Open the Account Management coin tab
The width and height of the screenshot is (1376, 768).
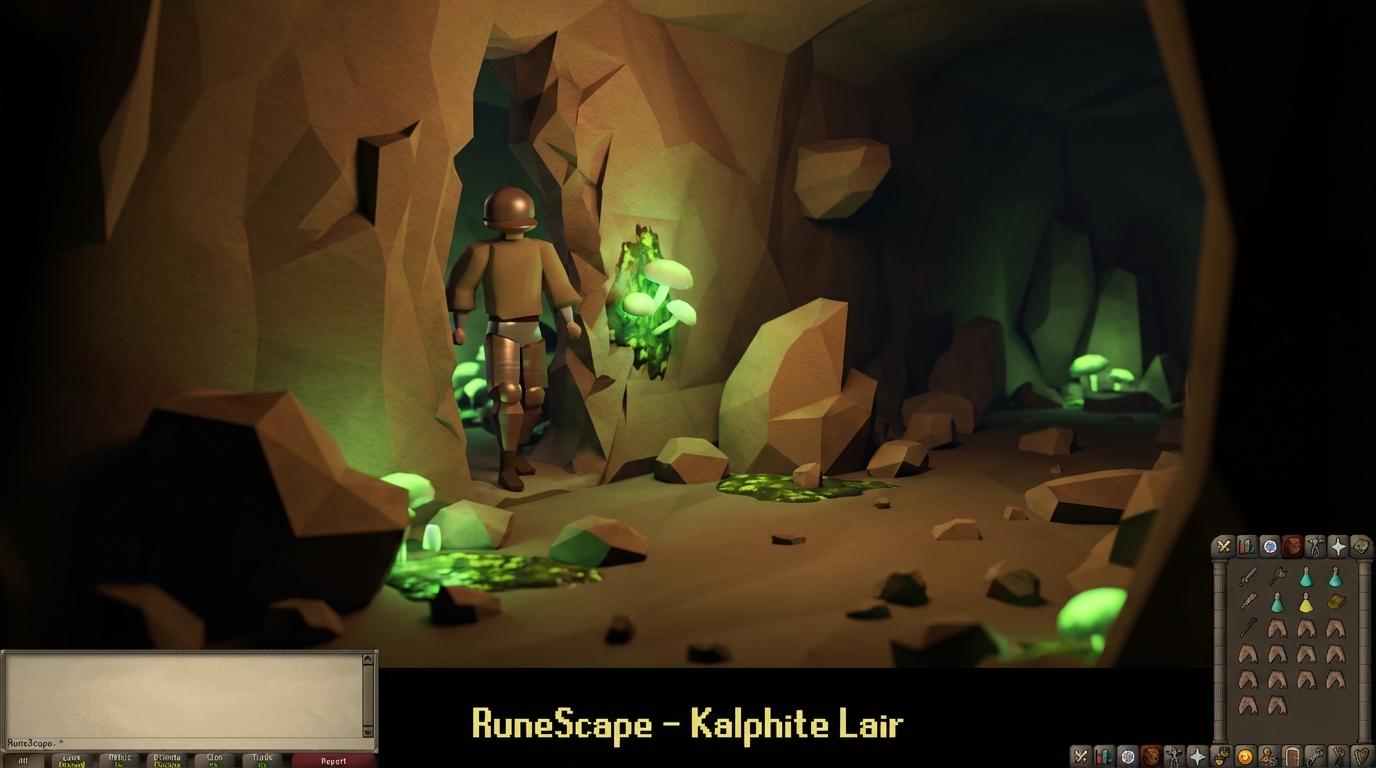[x=1244, y=755]
